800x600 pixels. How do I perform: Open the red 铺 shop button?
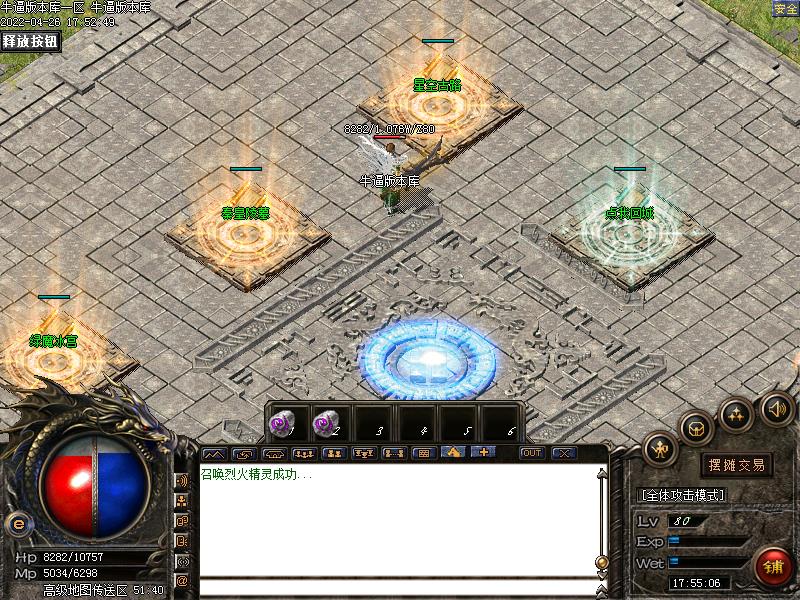(773, 564)
